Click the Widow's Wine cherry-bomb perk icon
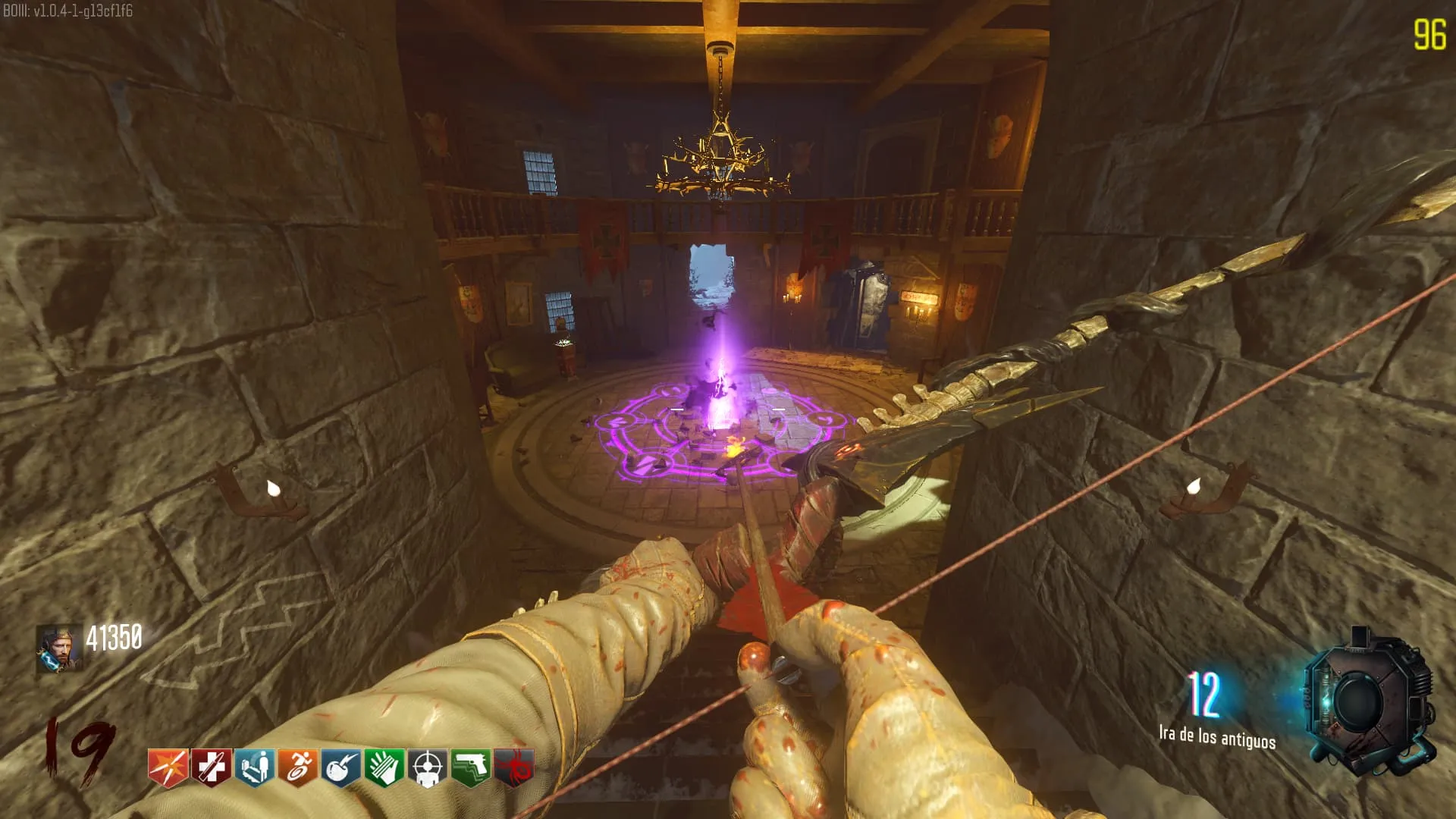Screen dimensions: 1456x819 (x=340, y=768)
